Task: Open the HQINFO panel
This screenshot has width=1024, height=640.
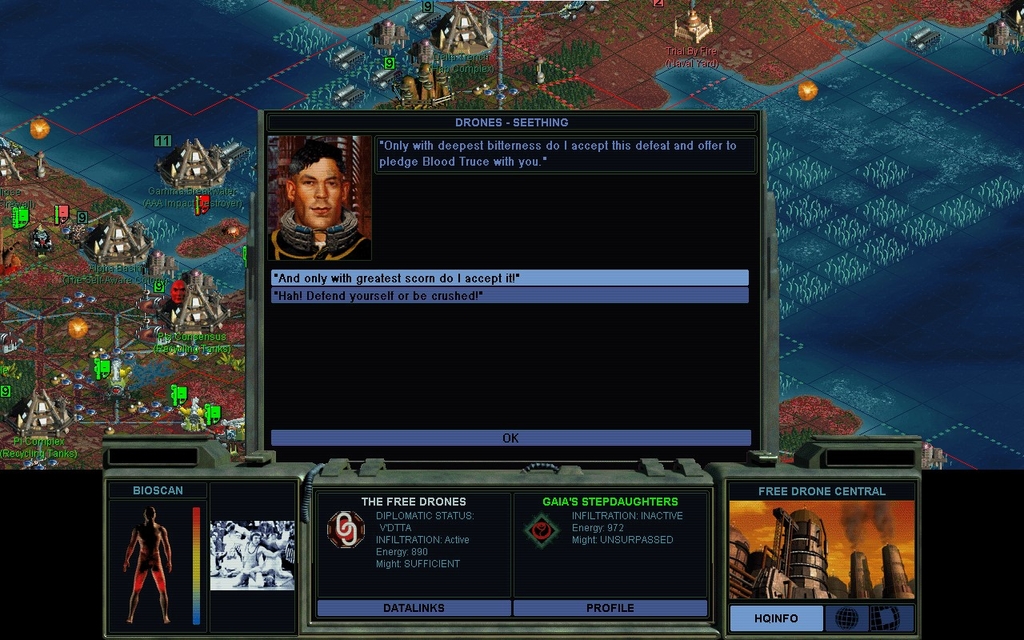Action: click(x=776, y=618)
